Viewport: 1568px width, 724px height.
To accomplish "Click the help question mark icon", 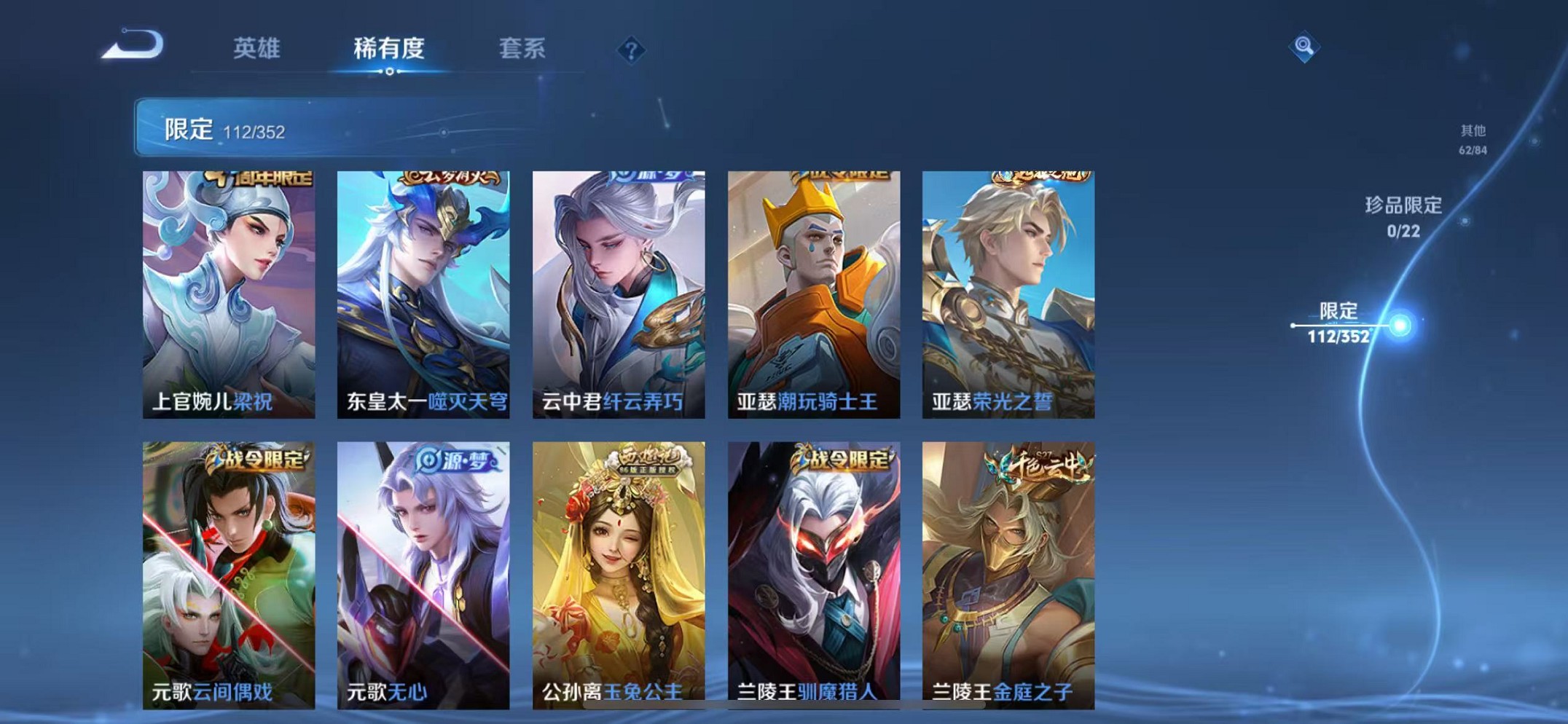I will tap(631, 50).
